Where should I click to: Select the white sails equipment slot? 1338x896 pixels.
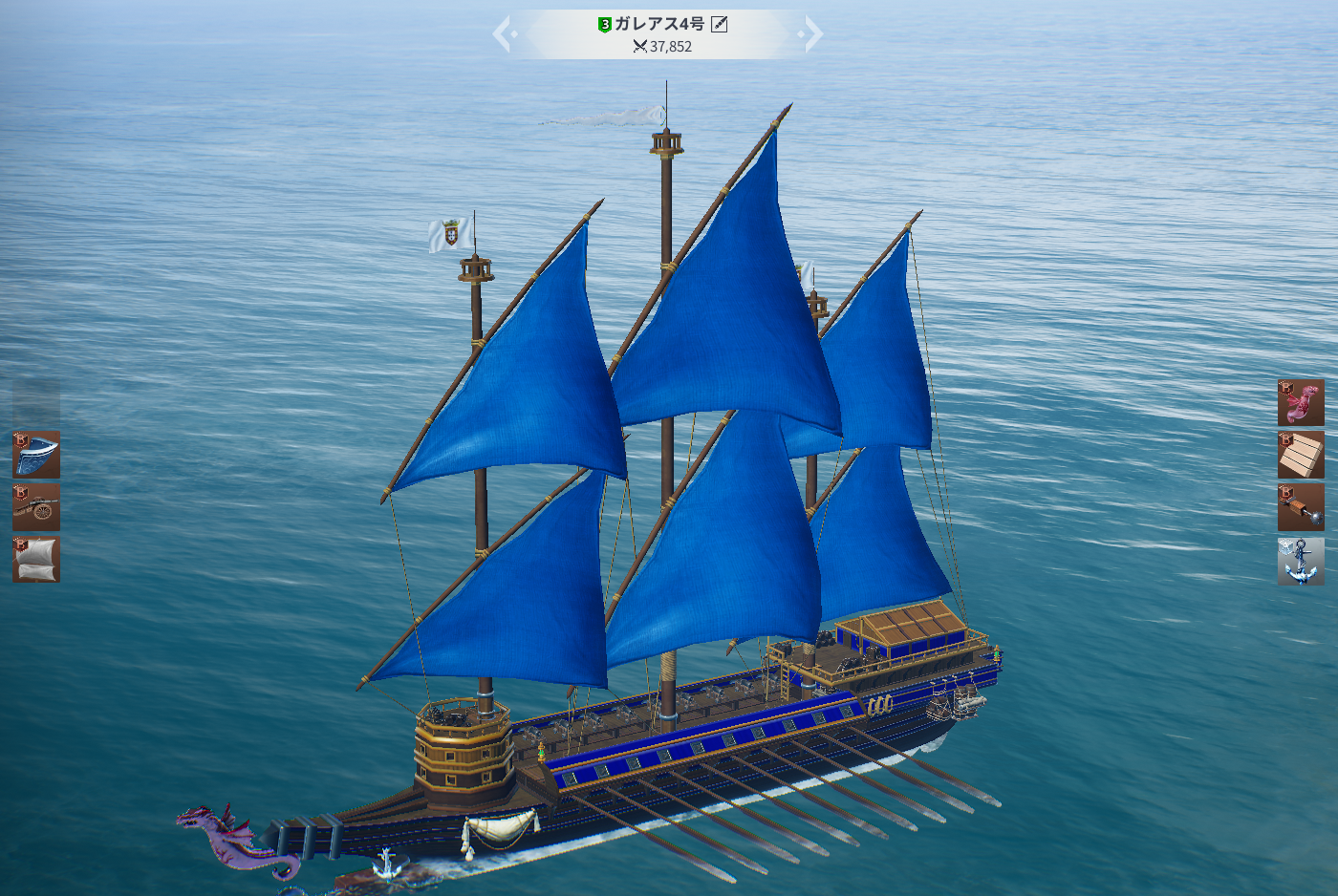point(36,559)
